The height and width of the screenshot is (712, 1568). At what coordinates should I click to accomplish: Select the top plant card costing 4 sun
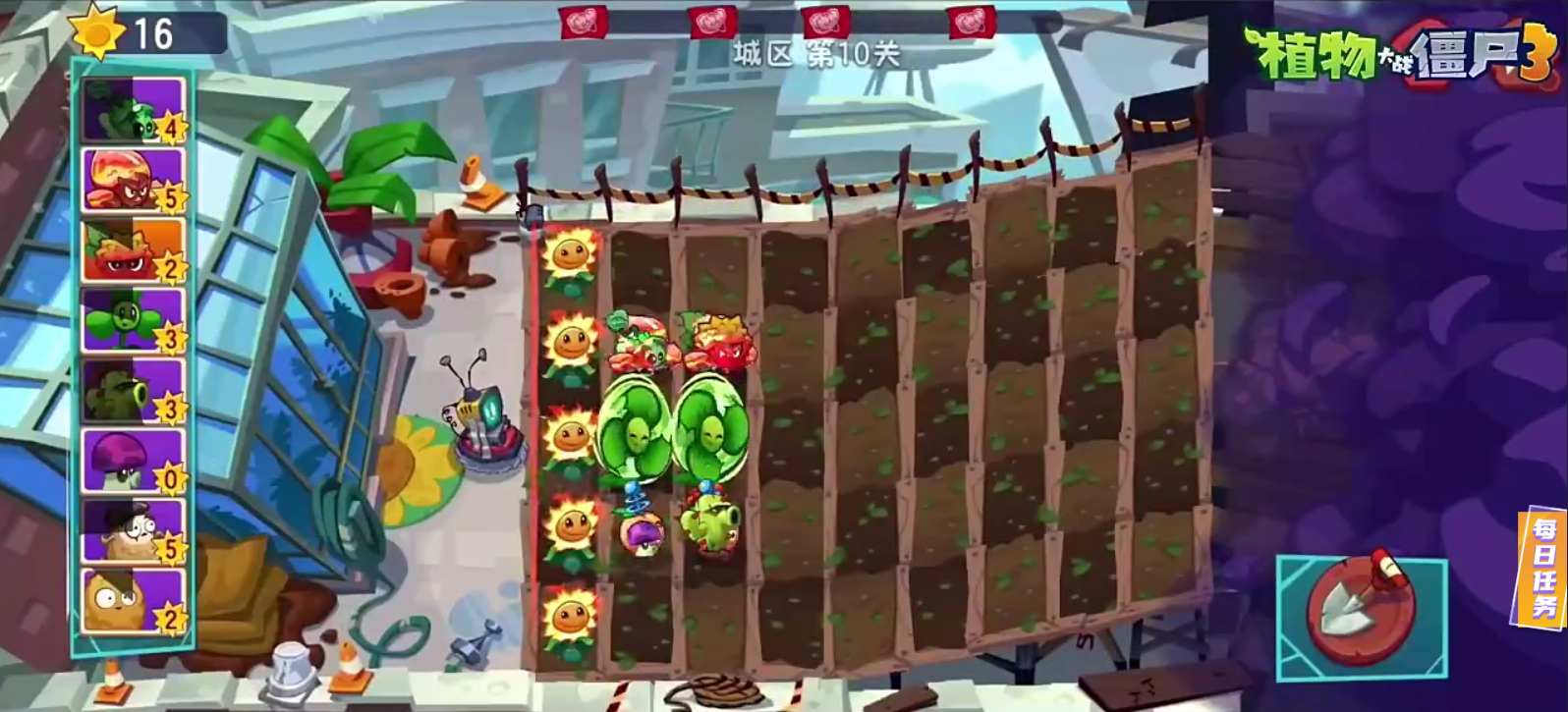point(131,108)
